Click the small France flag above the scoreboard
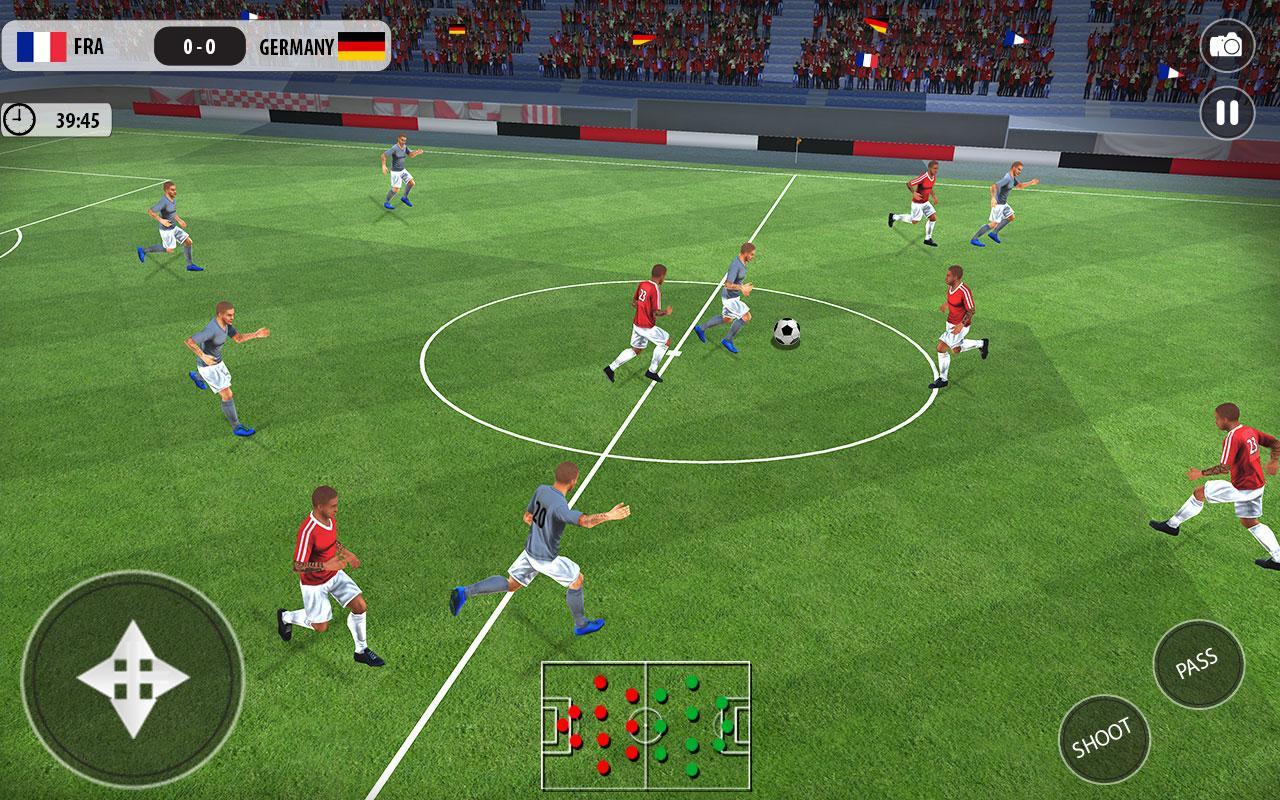The width and height of the screenshot is (1280, 800). [x=251, y=14]
